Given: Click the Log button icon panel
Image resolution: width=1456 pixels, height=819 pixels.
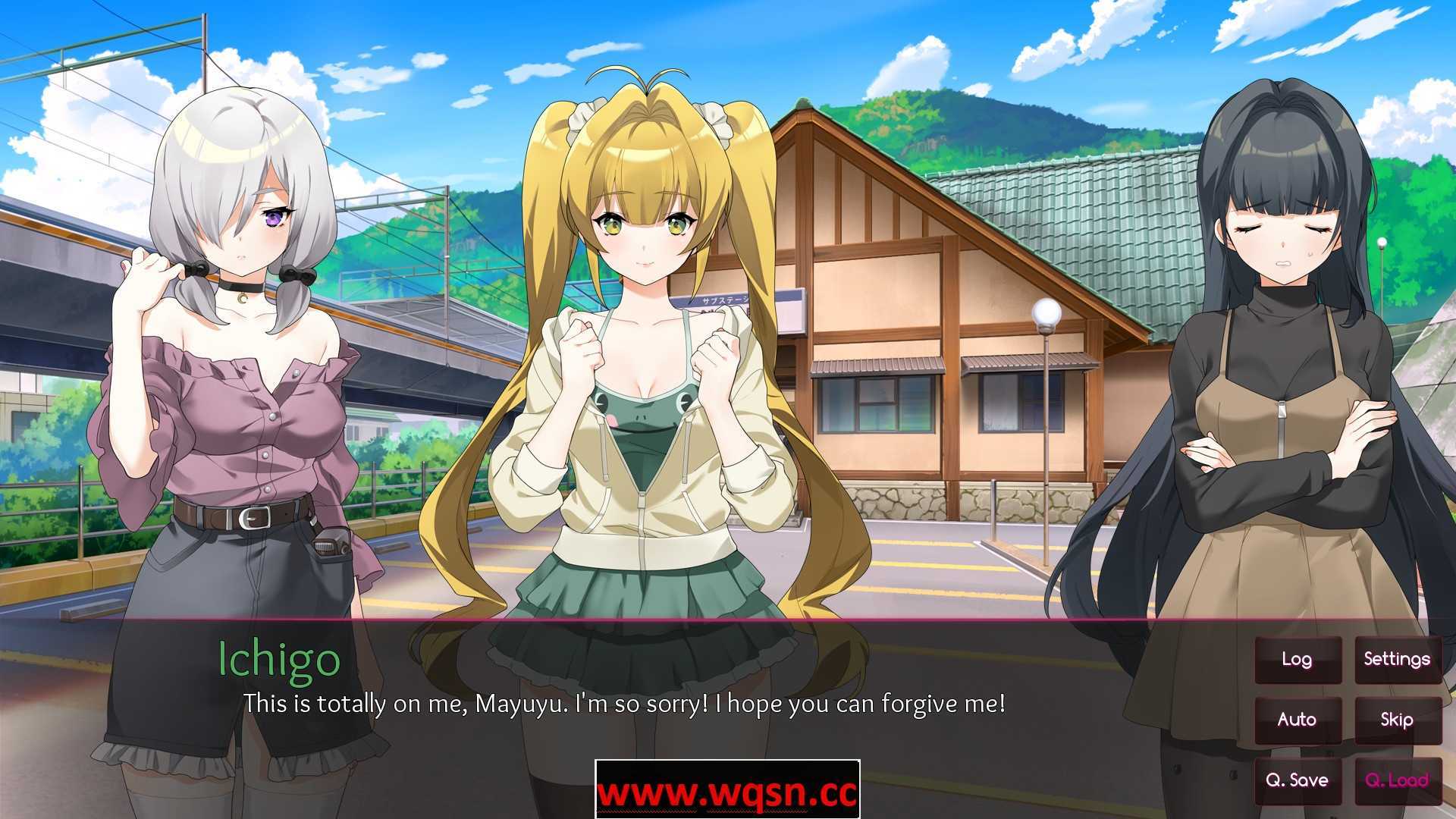Looking at the screenshot, I should pos(1297,659).
